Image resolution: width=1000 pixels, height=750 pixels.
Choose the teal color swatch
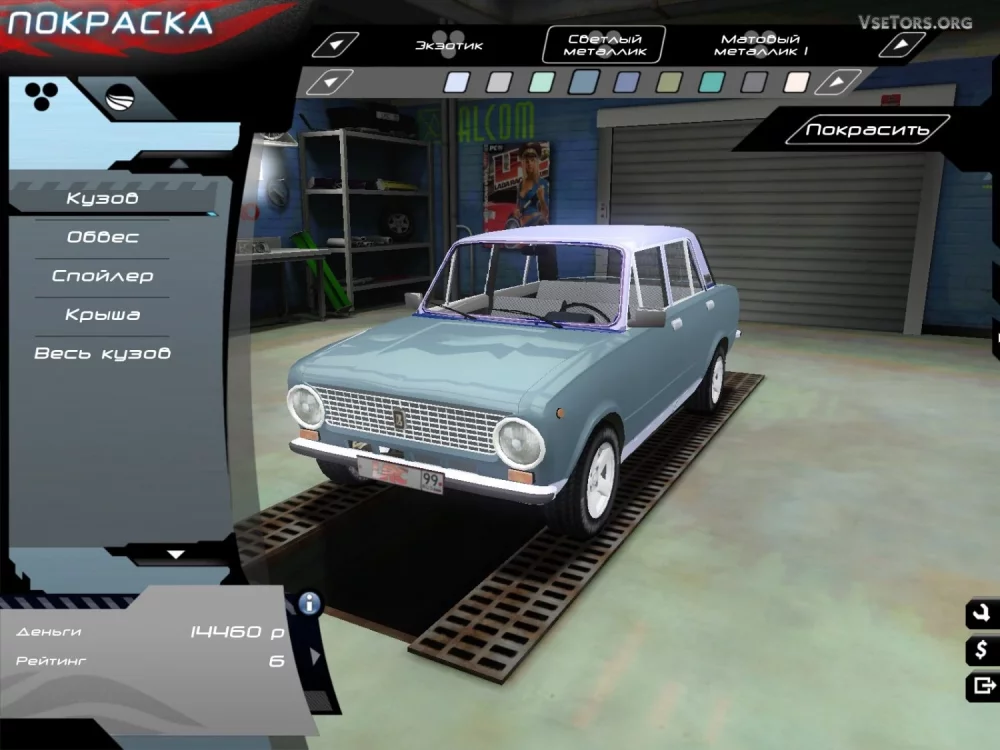(x=711, y=82)
